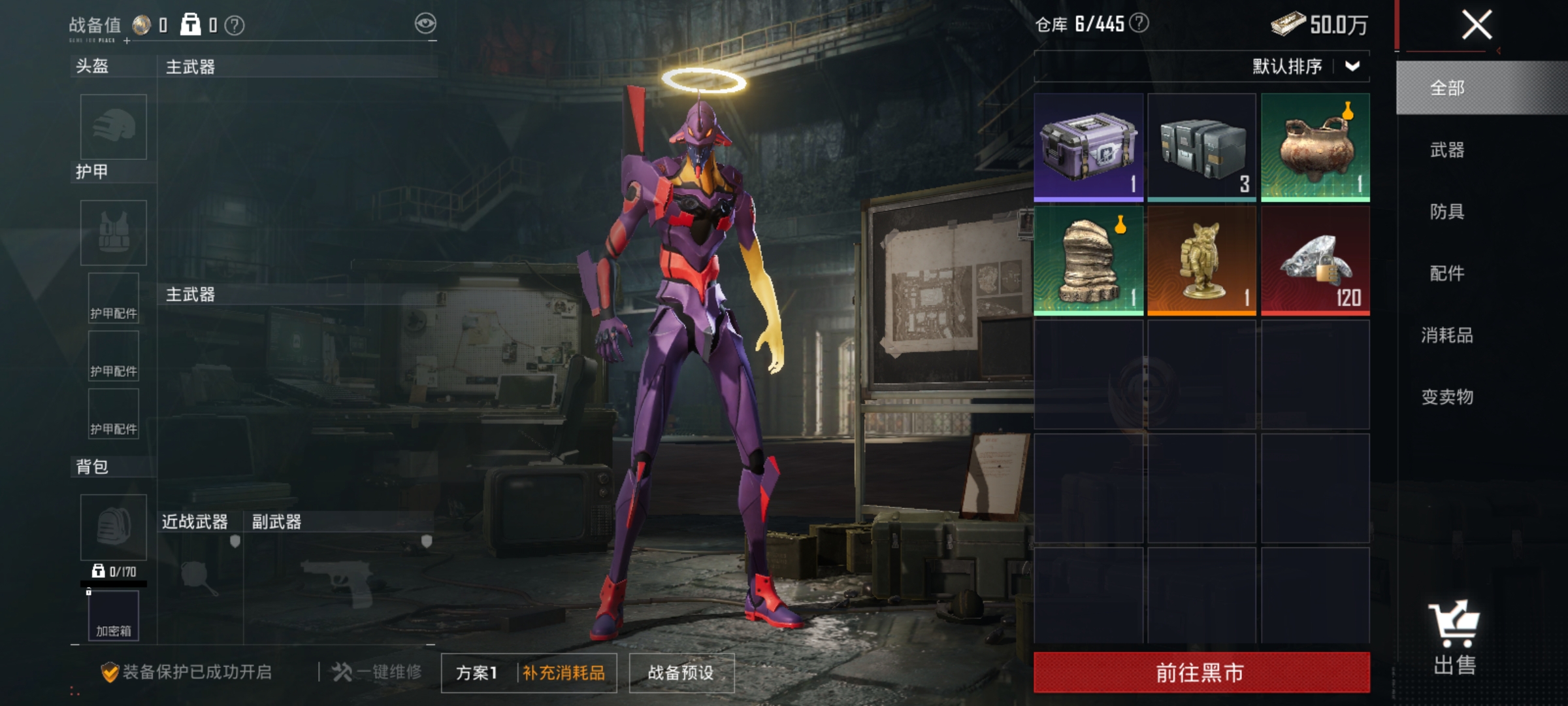Select the armor vest slot
1568x706 pixels.
click(x=112, y=232)
